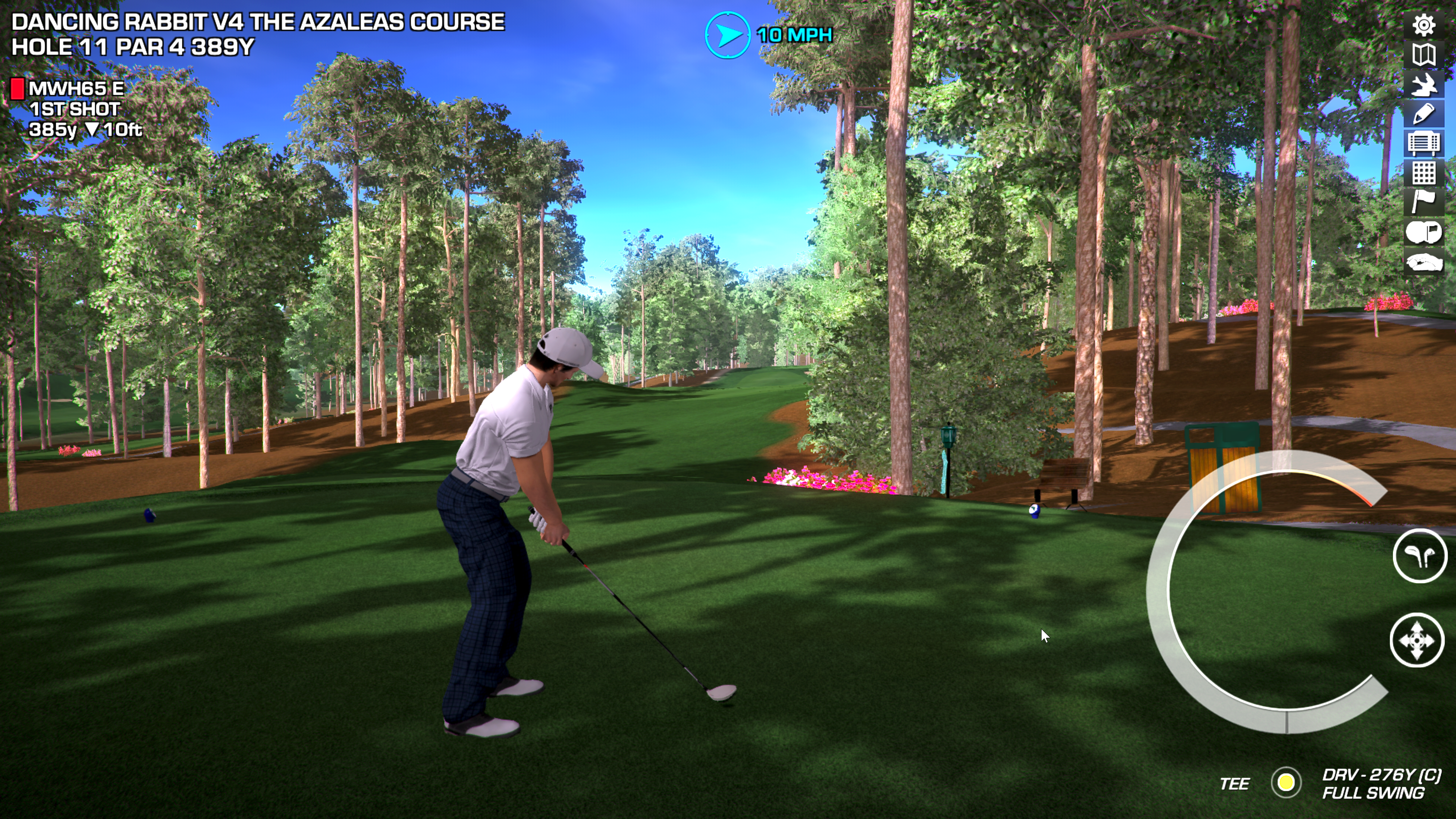The height and width of the screenshot is (819, 1456).
Task: Click the circular swing meter arc
Action: tap(1159, 593)
